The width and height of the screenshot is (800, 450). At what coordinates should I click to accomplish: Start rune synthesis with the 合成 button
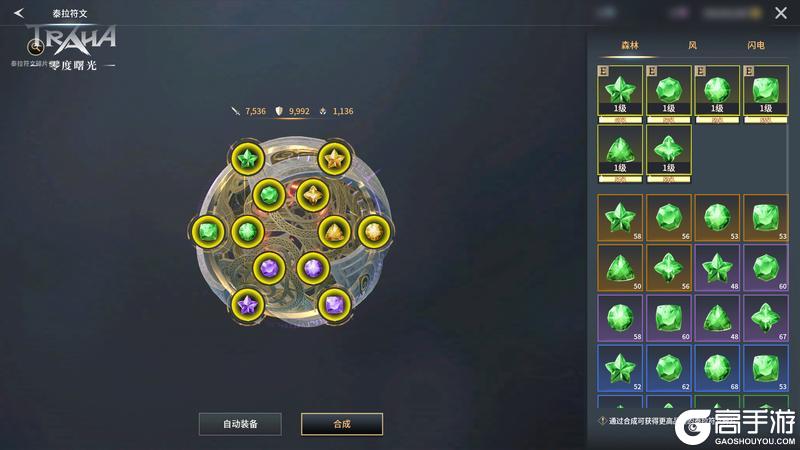[342, 424]
